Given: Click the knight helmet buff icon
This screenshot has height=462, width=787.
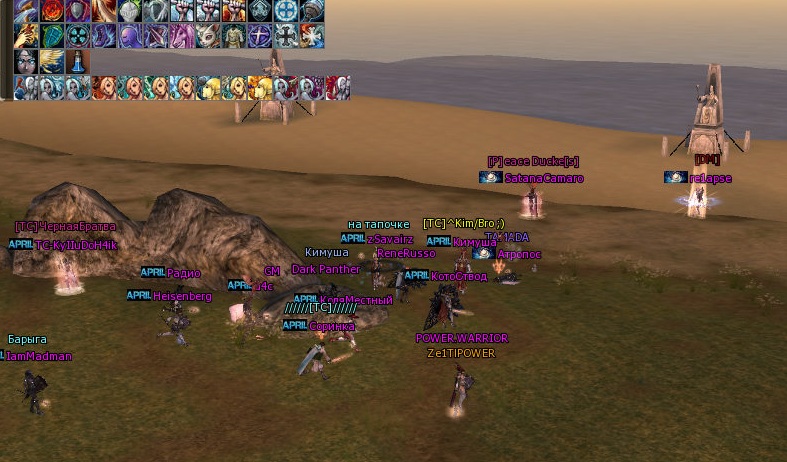Looking at the screenshot, I should click(x=129, y=11).
